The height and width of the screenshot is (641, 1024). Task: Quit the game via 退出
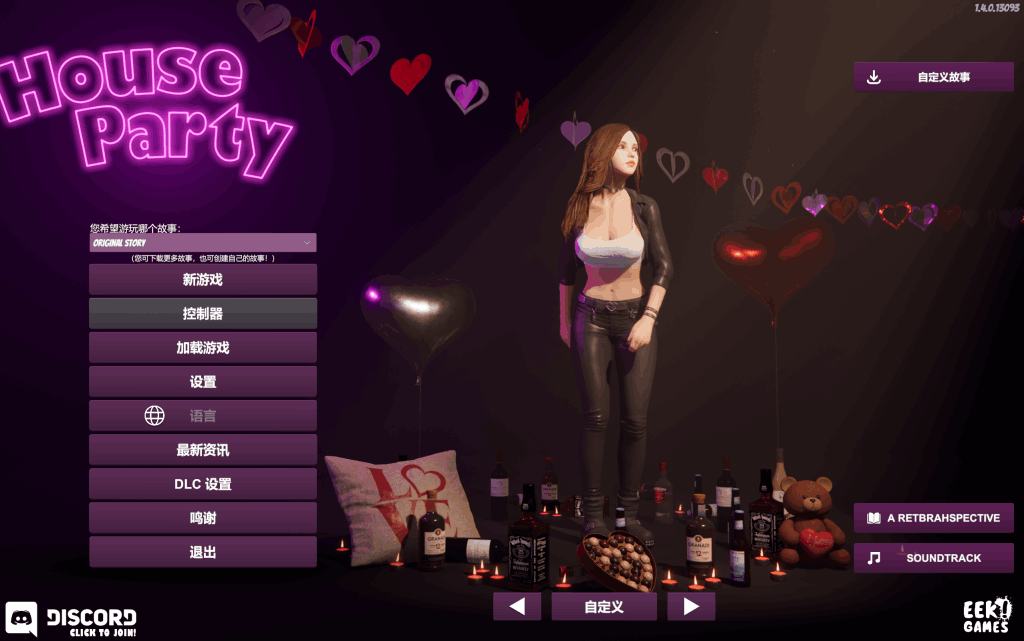[203, 552]
